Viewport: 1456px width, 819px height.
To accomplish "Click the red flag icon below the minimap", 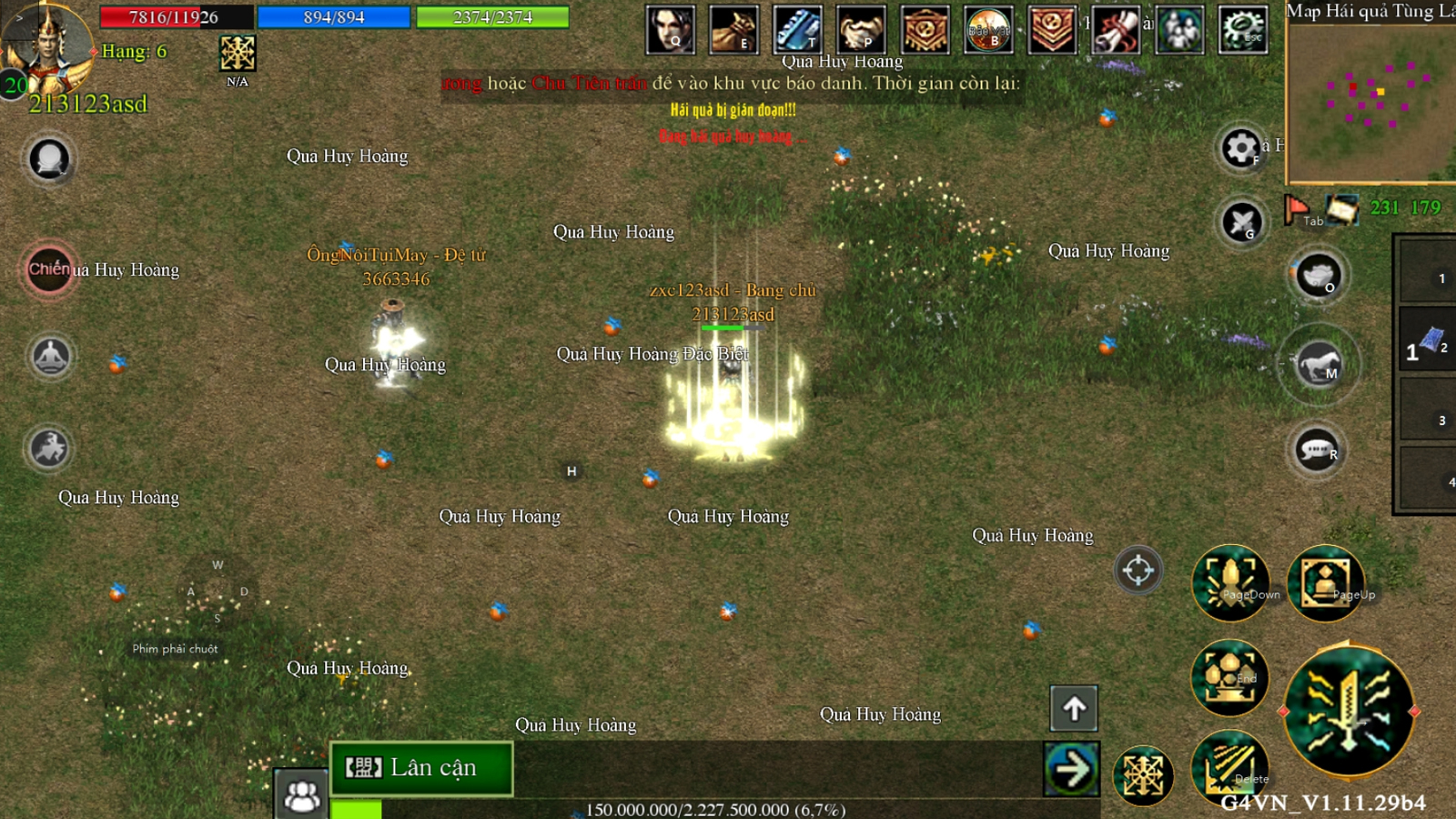I will point(1297,209).
